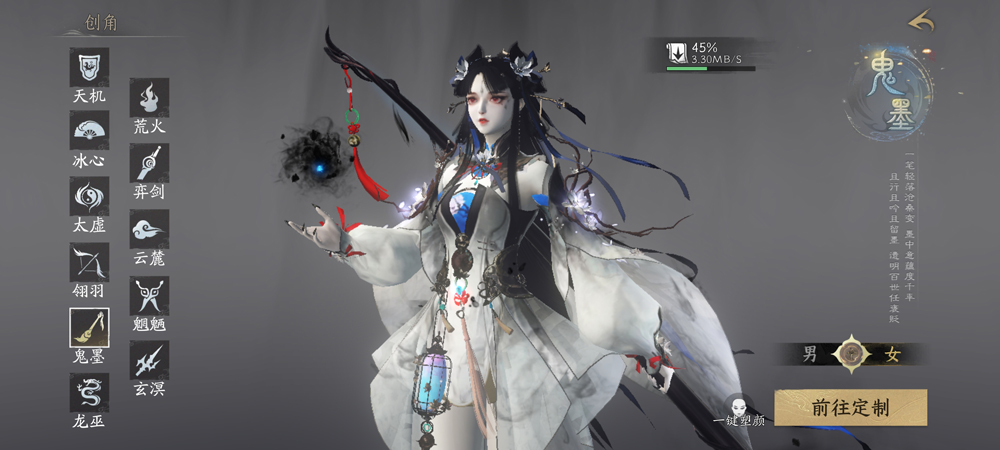
Task: Choose the 玄溟 class icon
Action: [149, 359]
